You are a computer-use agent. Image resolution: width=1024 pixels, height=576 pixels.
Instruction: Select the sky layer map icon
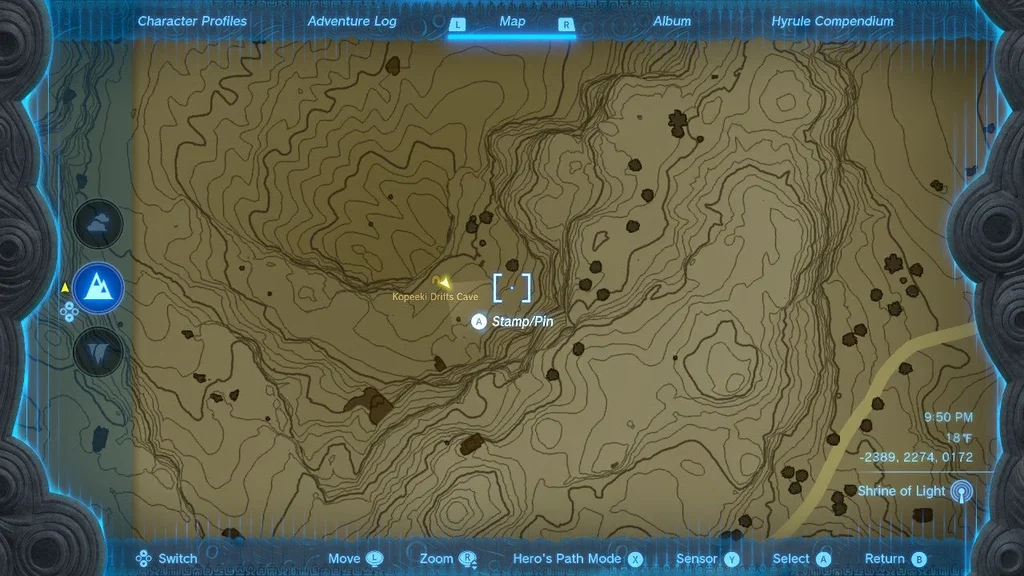point(99,224)
